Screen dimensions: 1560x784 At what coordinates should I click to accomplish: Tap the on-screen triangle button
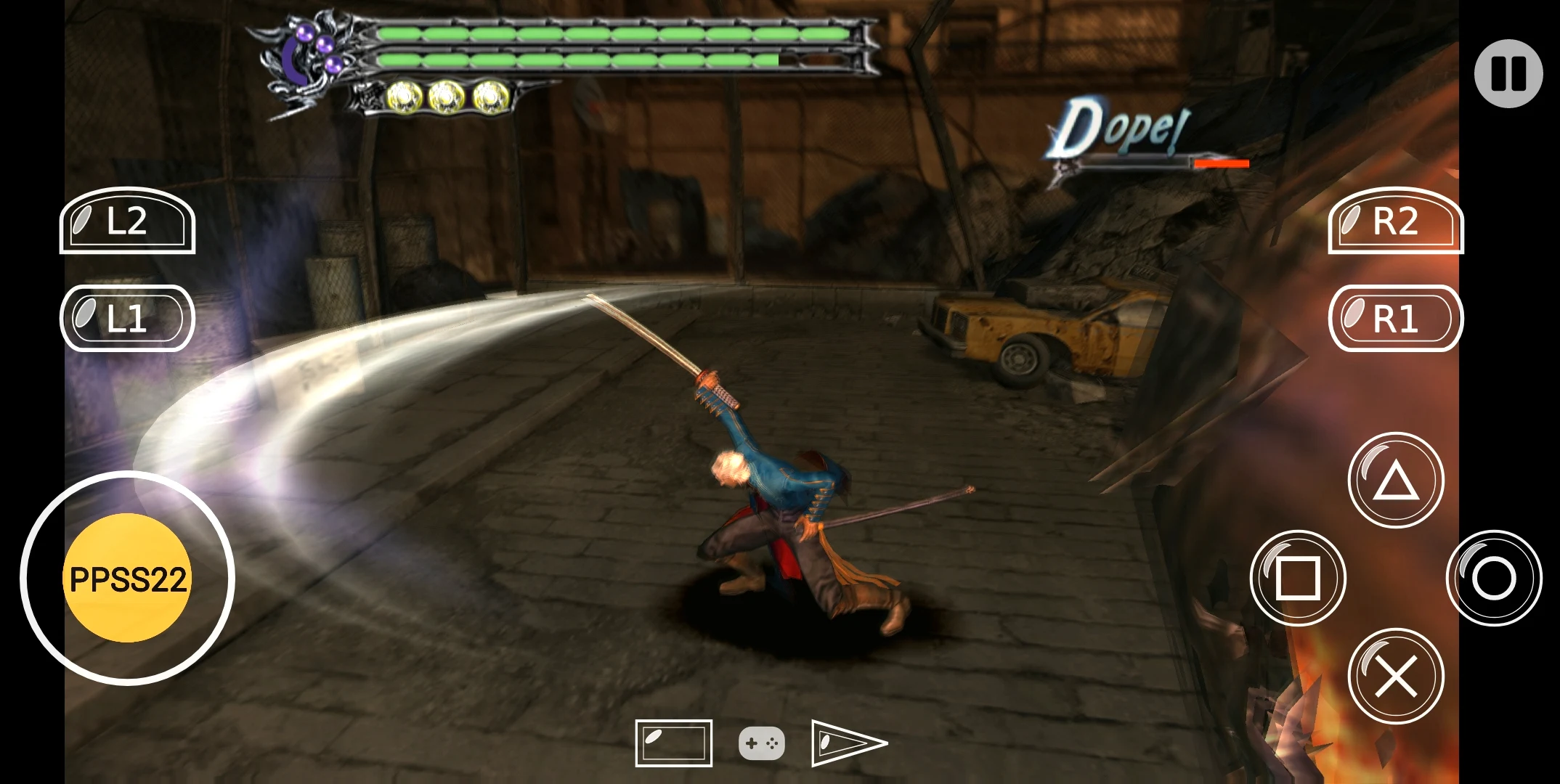pos(1395,481)
